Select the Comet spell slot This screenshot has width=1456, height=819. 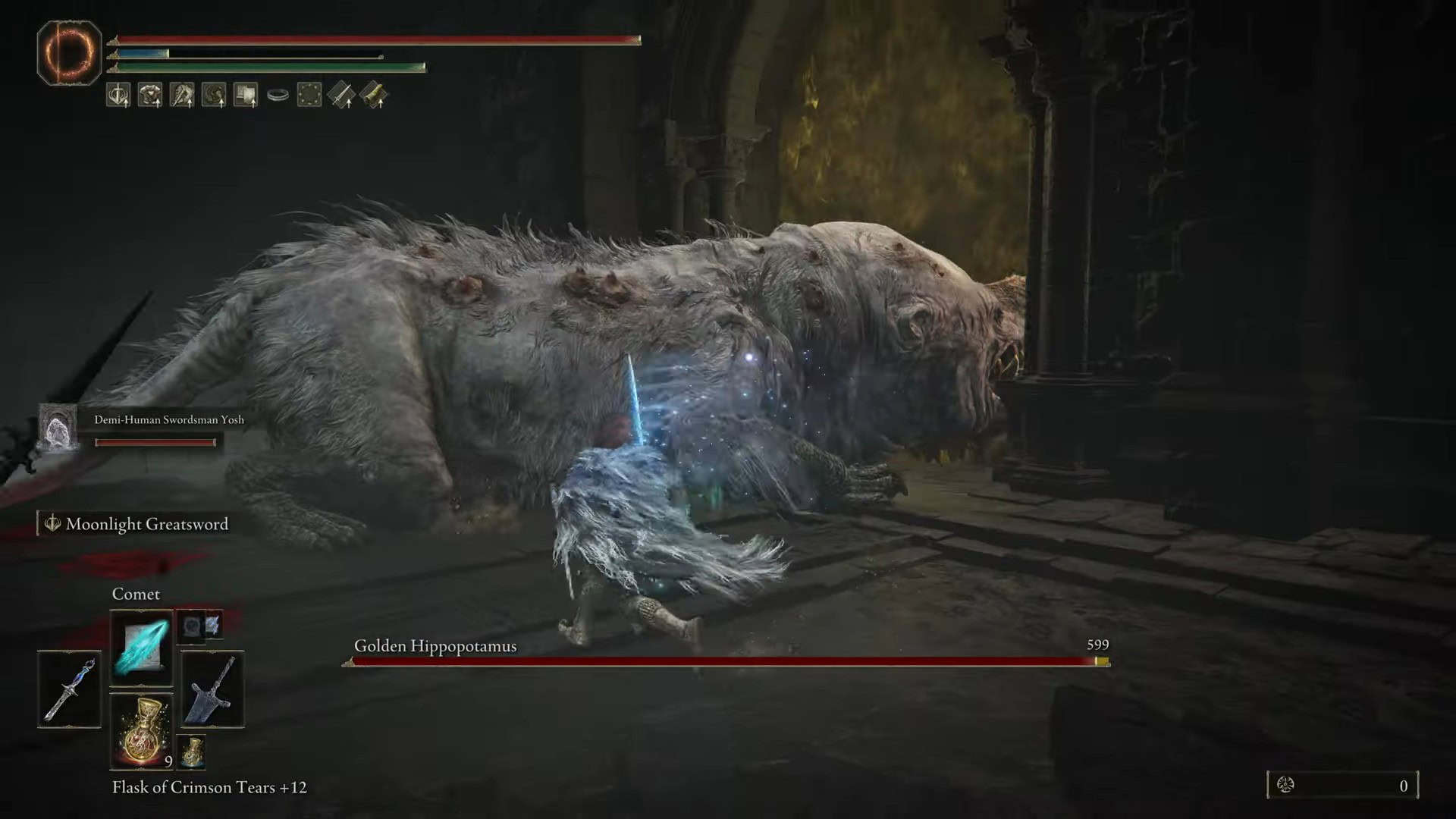141,647
